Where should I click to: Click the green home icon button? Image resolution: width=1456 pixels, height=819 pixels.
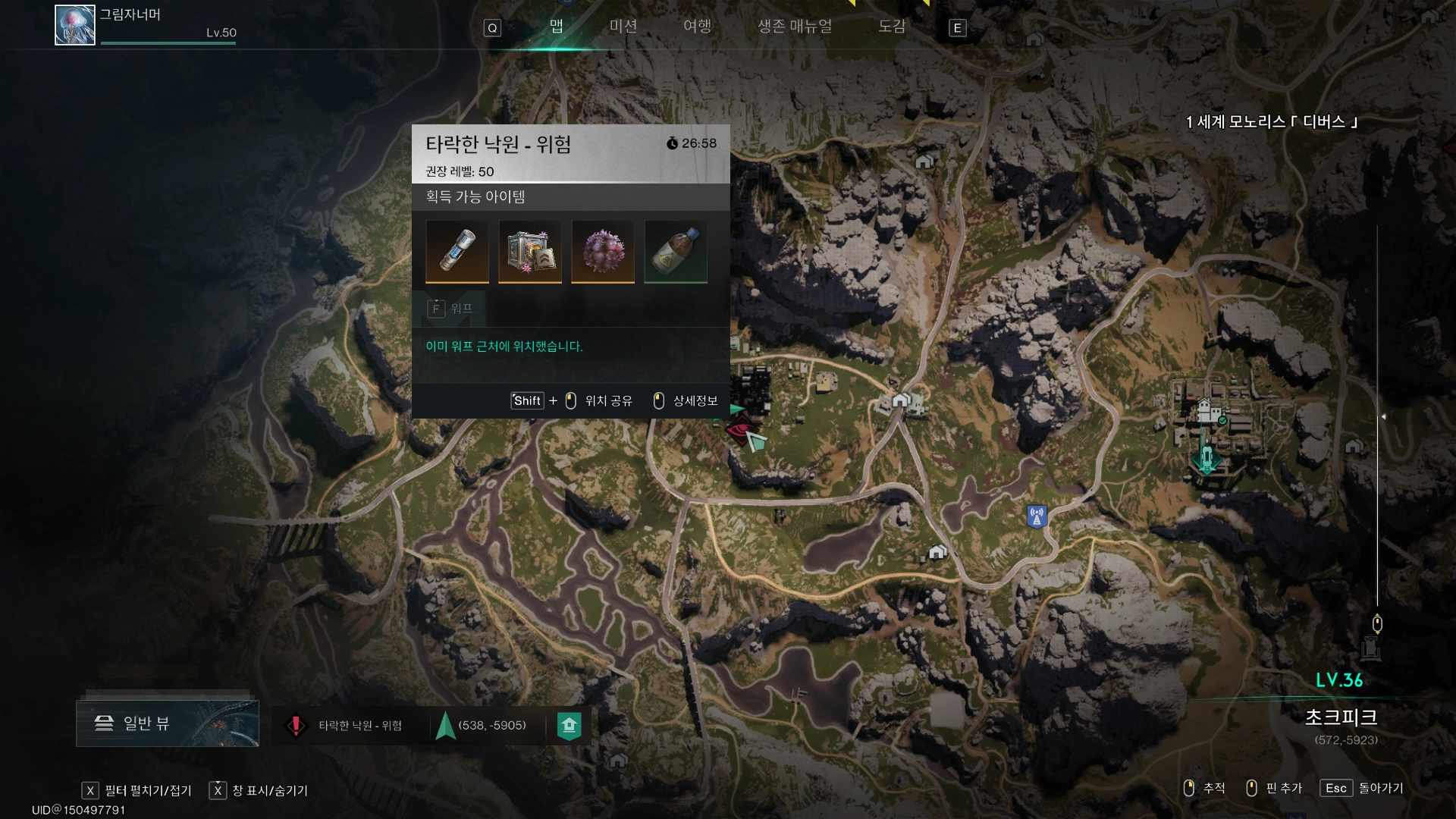tap(570, 726)
